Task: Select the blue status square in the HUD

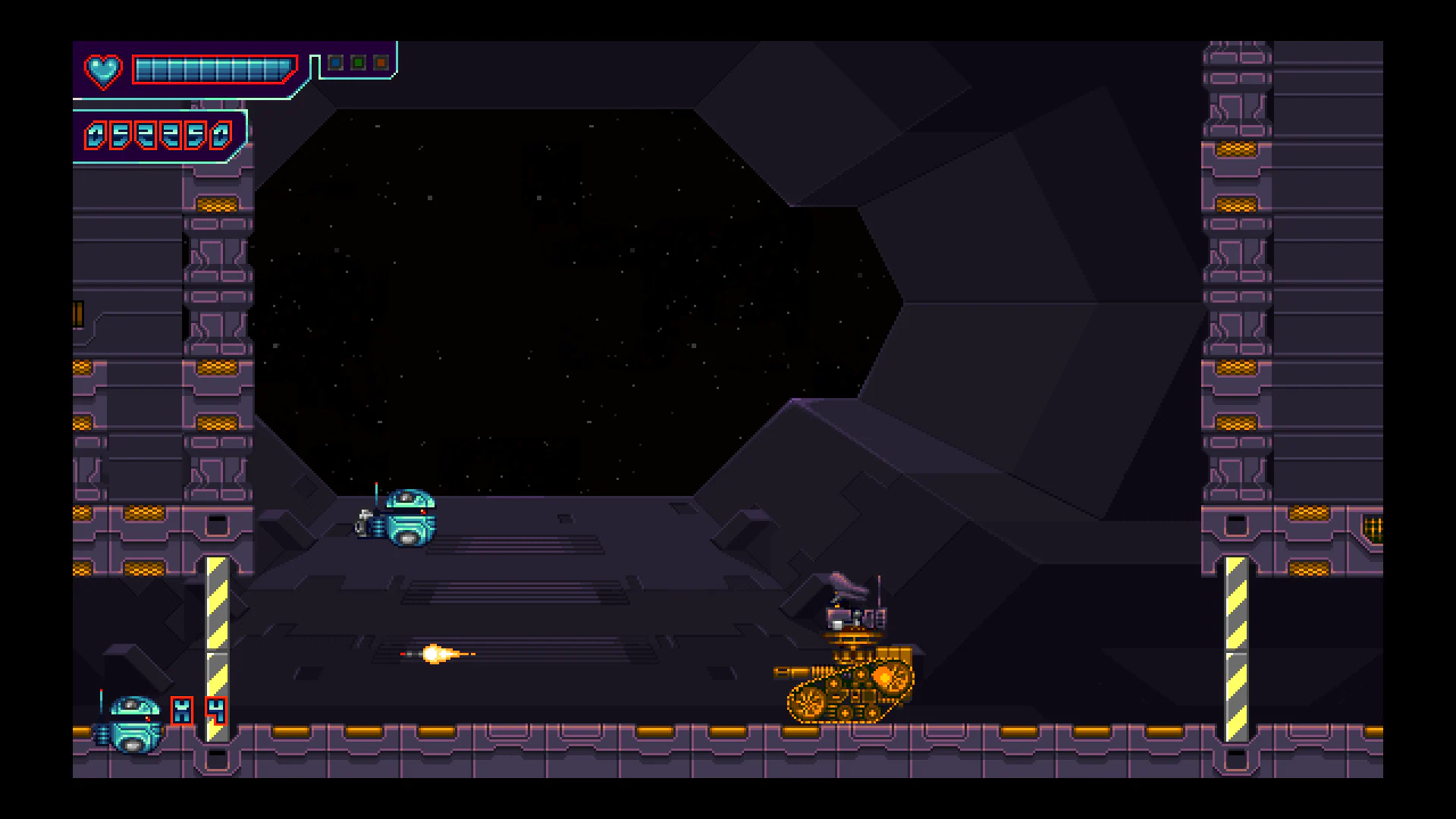Action: [x=336, y=62]
